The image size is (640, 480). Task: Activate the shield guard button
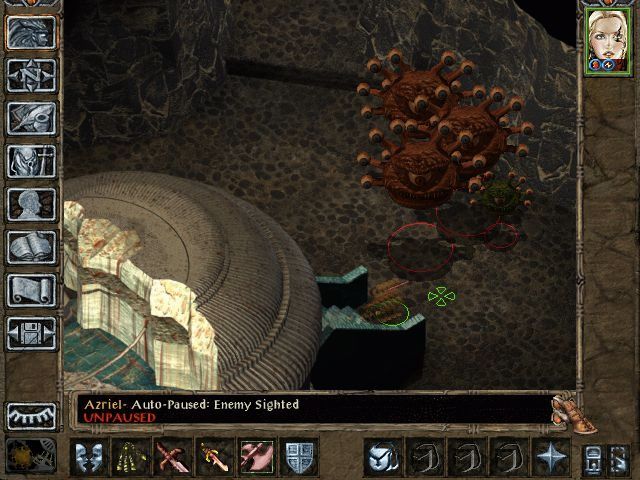[x=298, y=457]
